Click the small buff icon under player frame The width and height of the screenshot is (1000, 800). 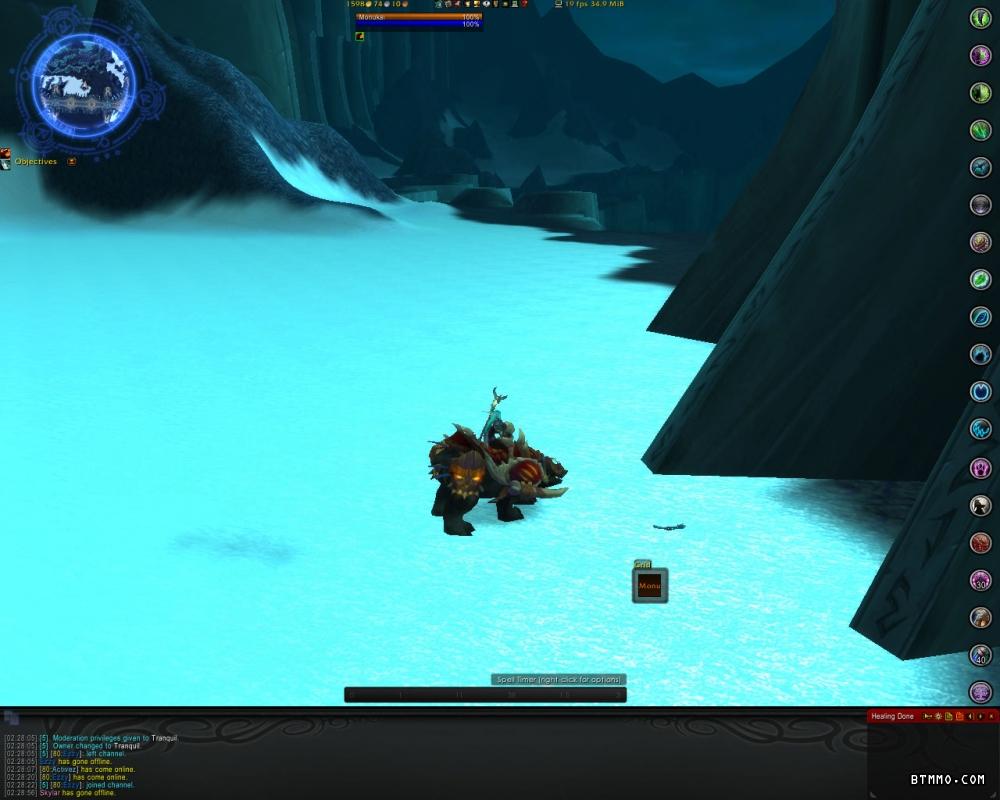pos(360,36)
